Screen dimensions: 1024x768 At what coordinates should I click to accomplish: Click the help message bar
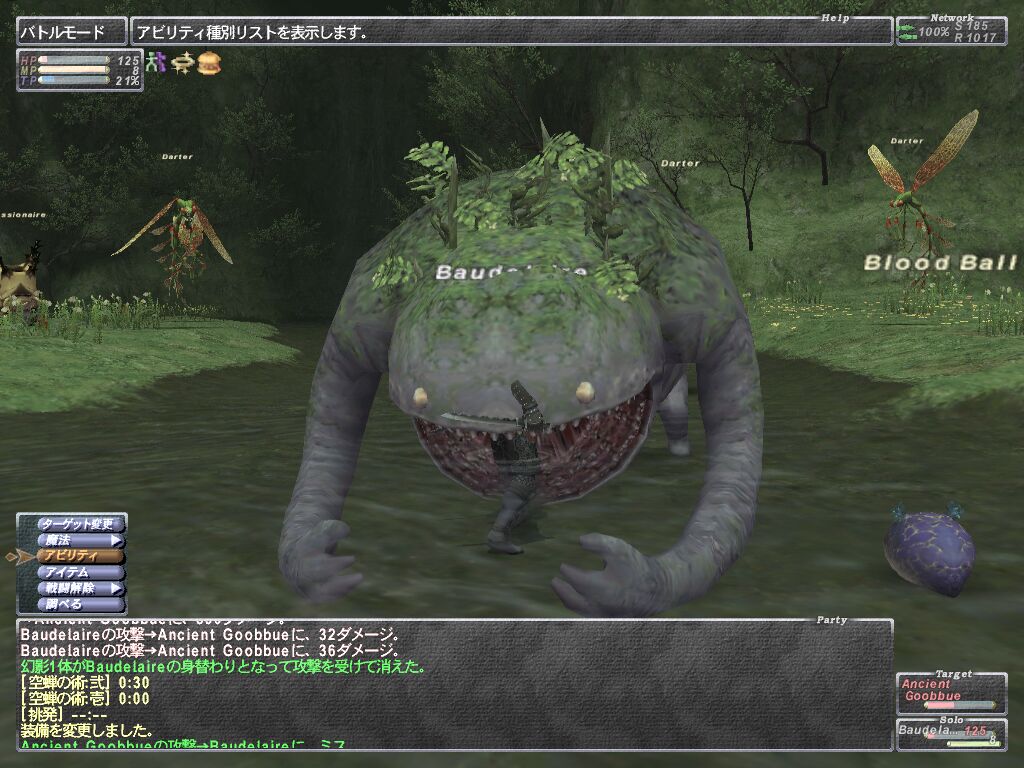[x=510, y=32]
